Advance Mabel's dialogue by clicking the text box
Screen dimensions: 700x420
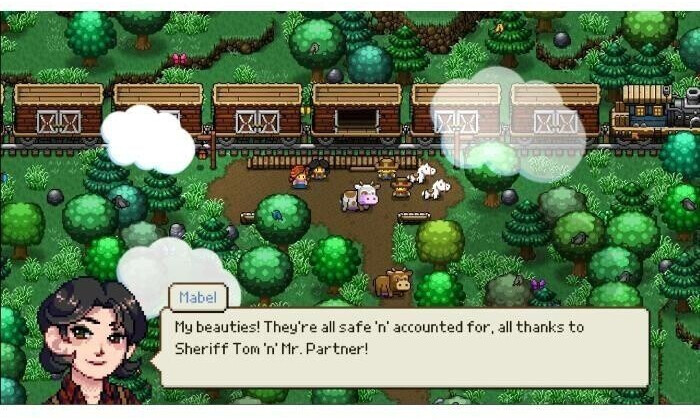point(403,346)
